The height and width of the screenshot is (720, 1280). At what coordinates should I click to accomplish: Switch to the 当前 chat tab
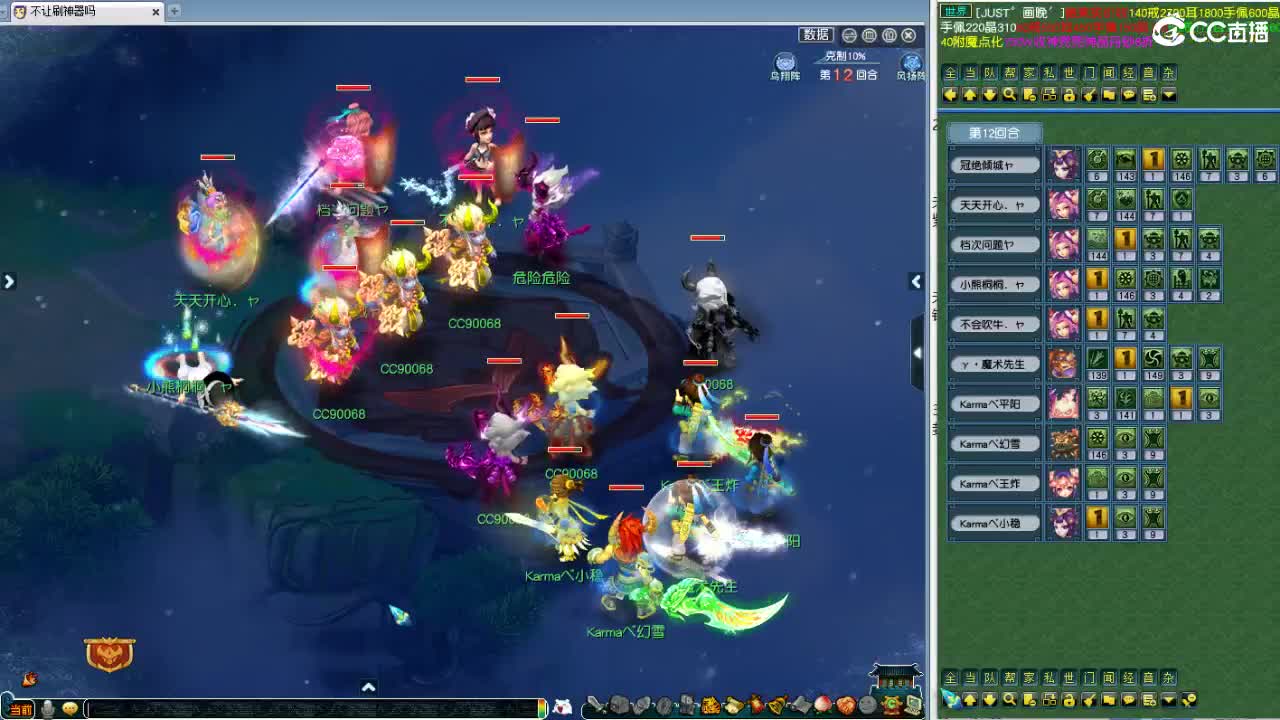(21, 708)
